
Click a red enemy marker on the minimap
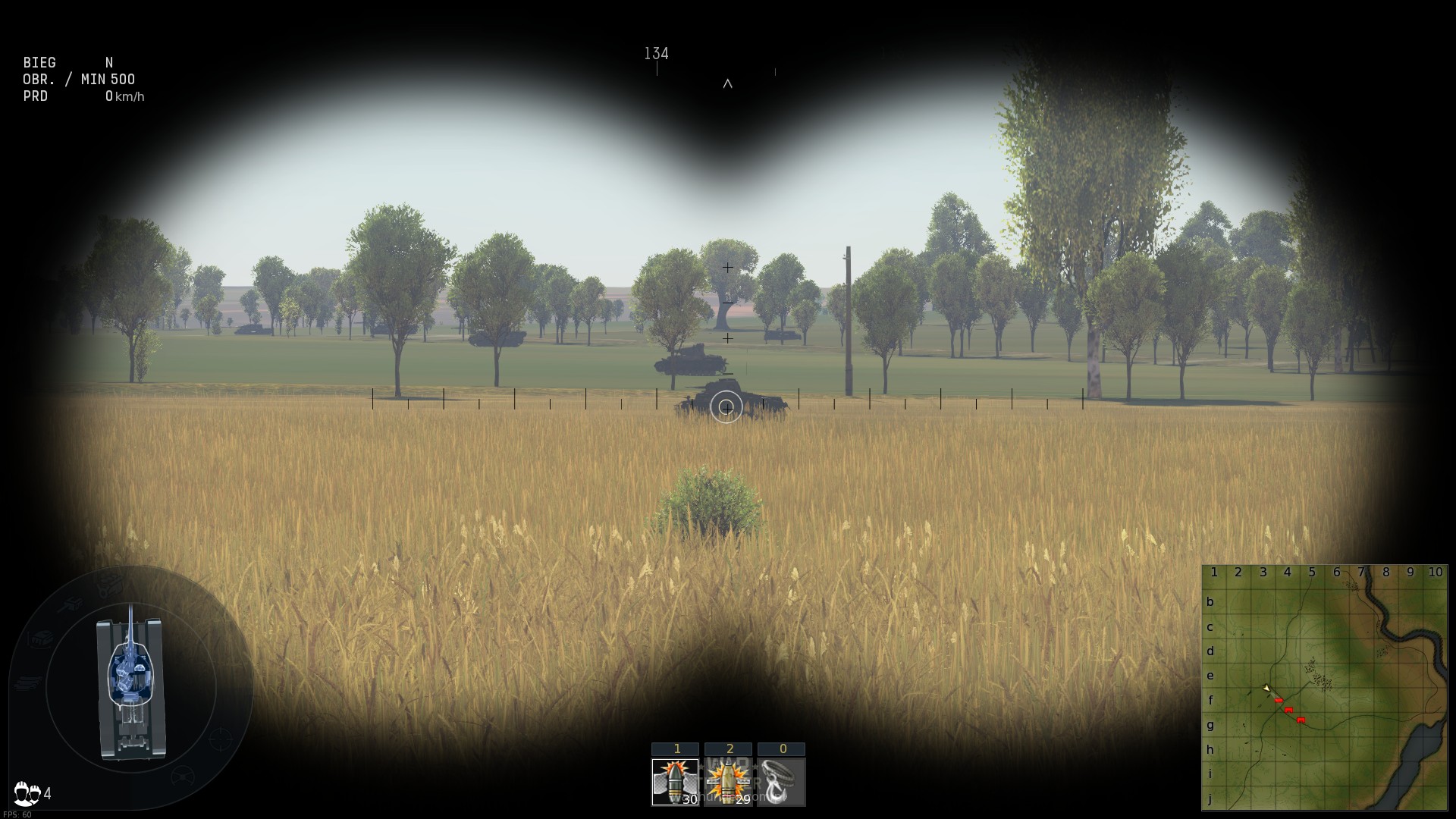[1288, 710]
